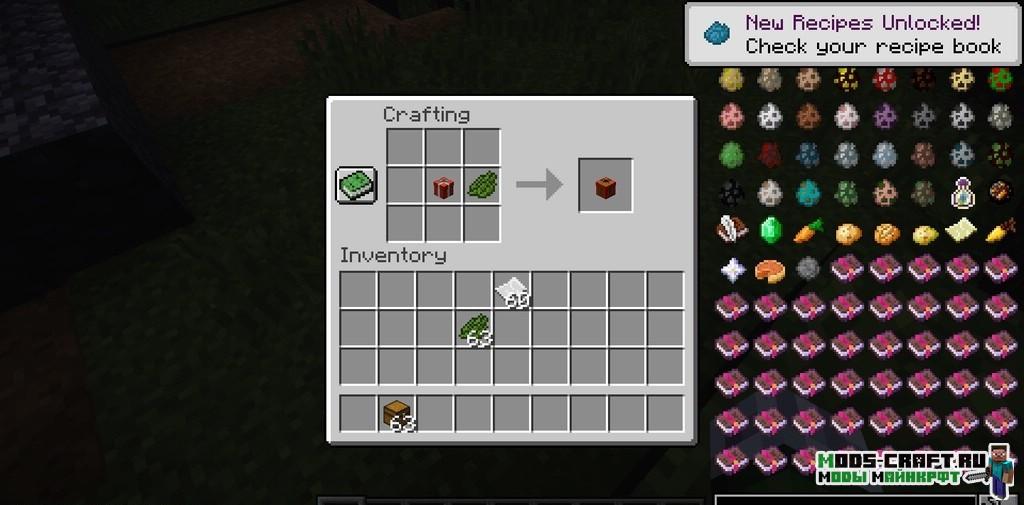Grab the nether star from the item list
Screen dimensions: 1024x505
click(x=731, y=270)
